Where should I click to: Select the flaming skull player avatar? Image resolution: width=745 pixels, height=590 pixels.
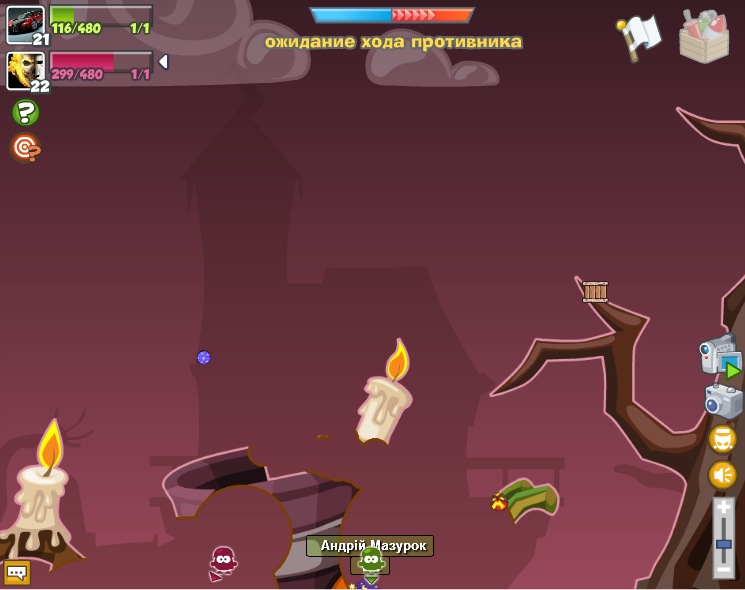tap(24, 69)
